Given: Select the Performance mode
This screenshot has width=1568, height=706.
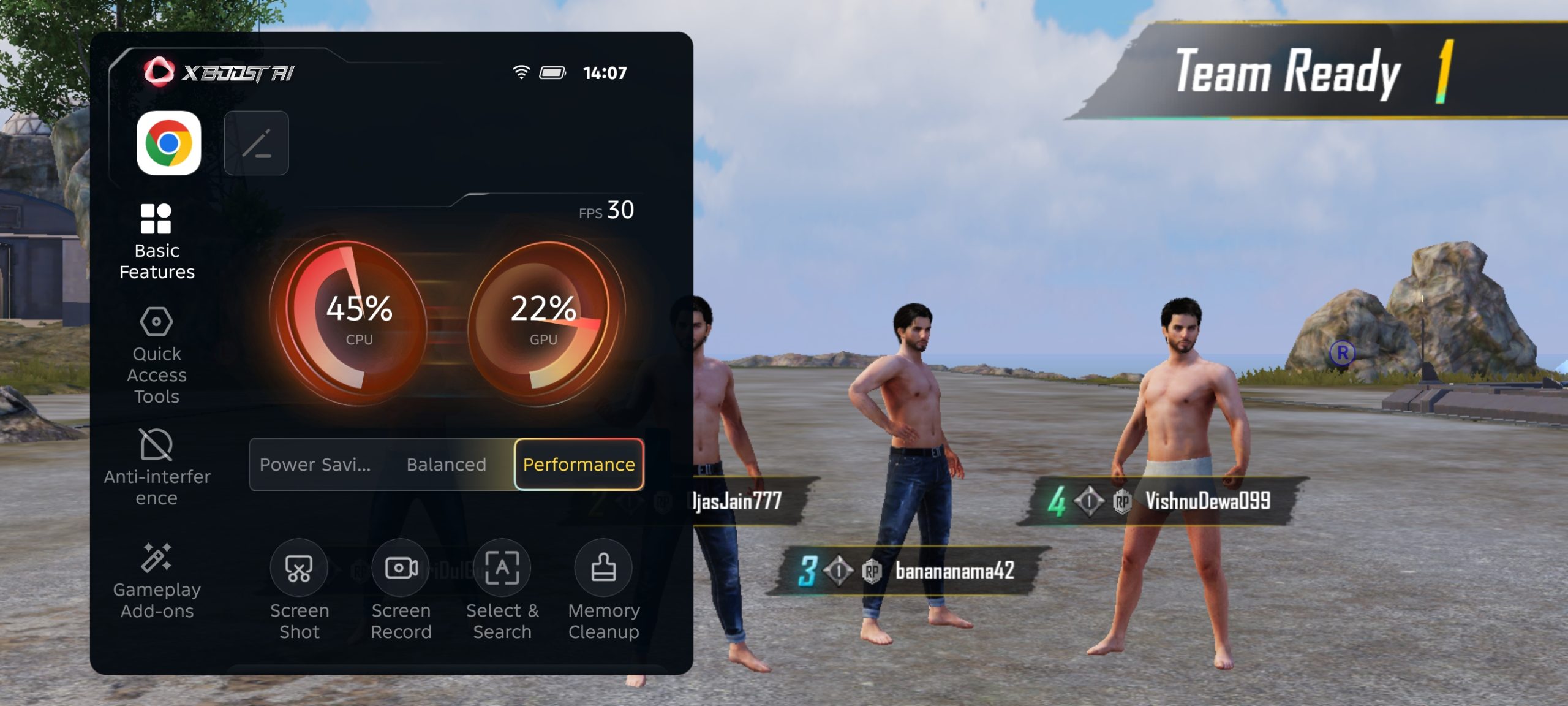Looking at the screenshot, I should (579, 465).
